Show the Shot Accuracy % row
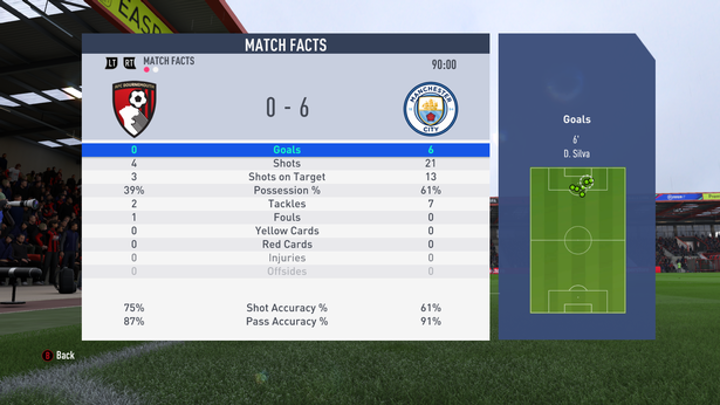This screenshot has height=405, width=720. click(x=286, y=308)
